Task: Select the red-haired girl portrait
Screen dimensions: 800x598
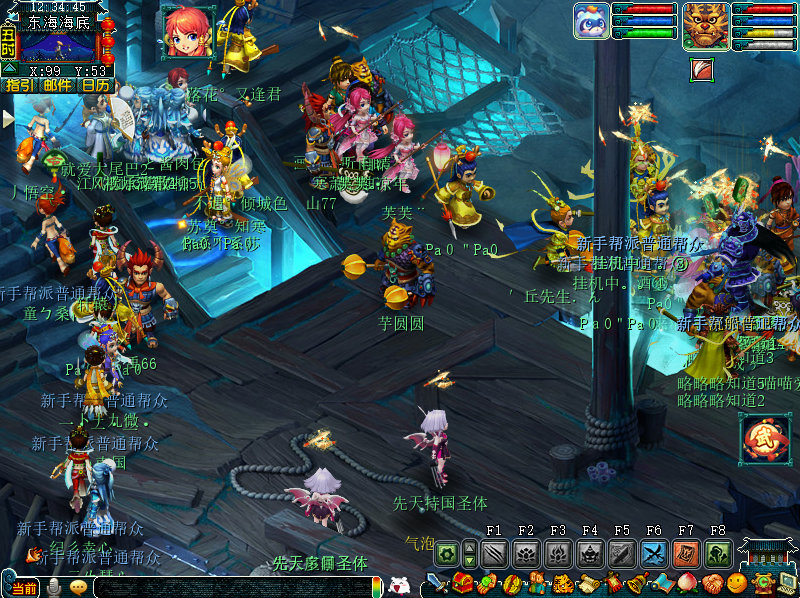Action: point(187,31)
